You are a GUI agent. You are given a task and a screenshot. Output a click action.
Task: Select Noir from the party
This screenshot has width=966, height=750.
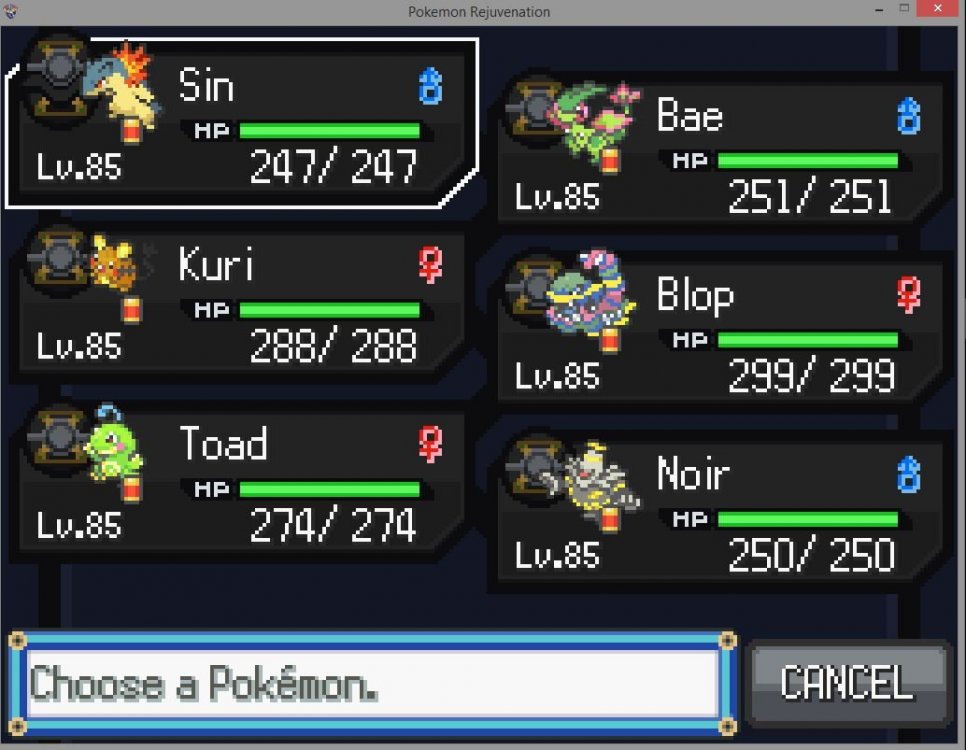point(718,512)
